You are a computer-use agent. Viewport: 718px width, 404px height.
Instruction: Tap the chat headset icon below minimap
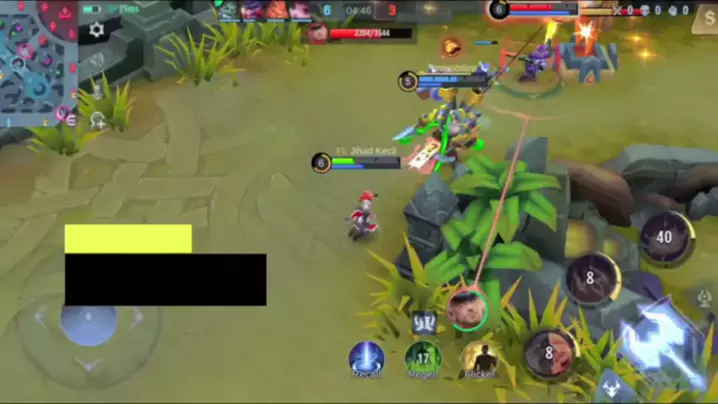(98, 121)
